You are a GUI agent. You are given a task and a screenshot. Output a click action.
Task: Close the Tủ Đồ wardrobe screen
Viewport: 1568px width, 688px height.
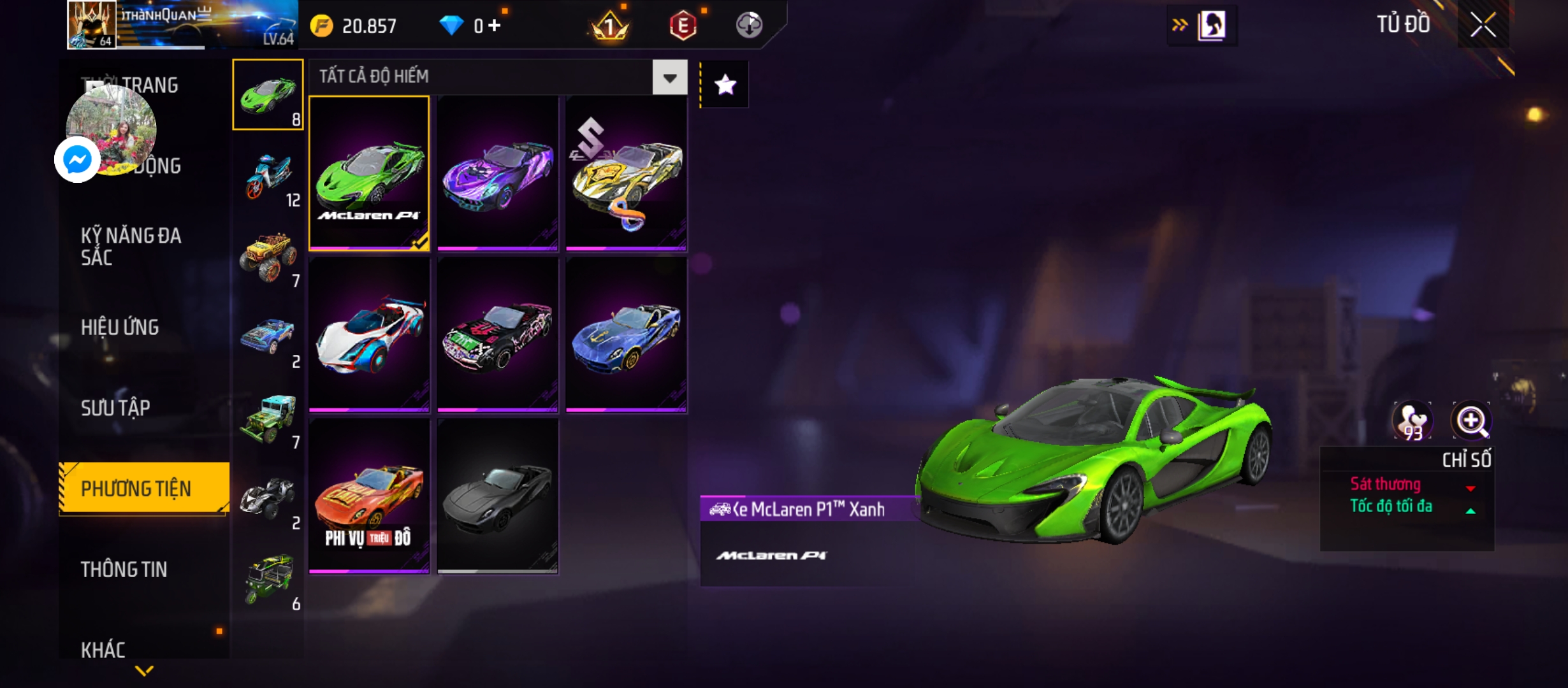(1483, 25)
